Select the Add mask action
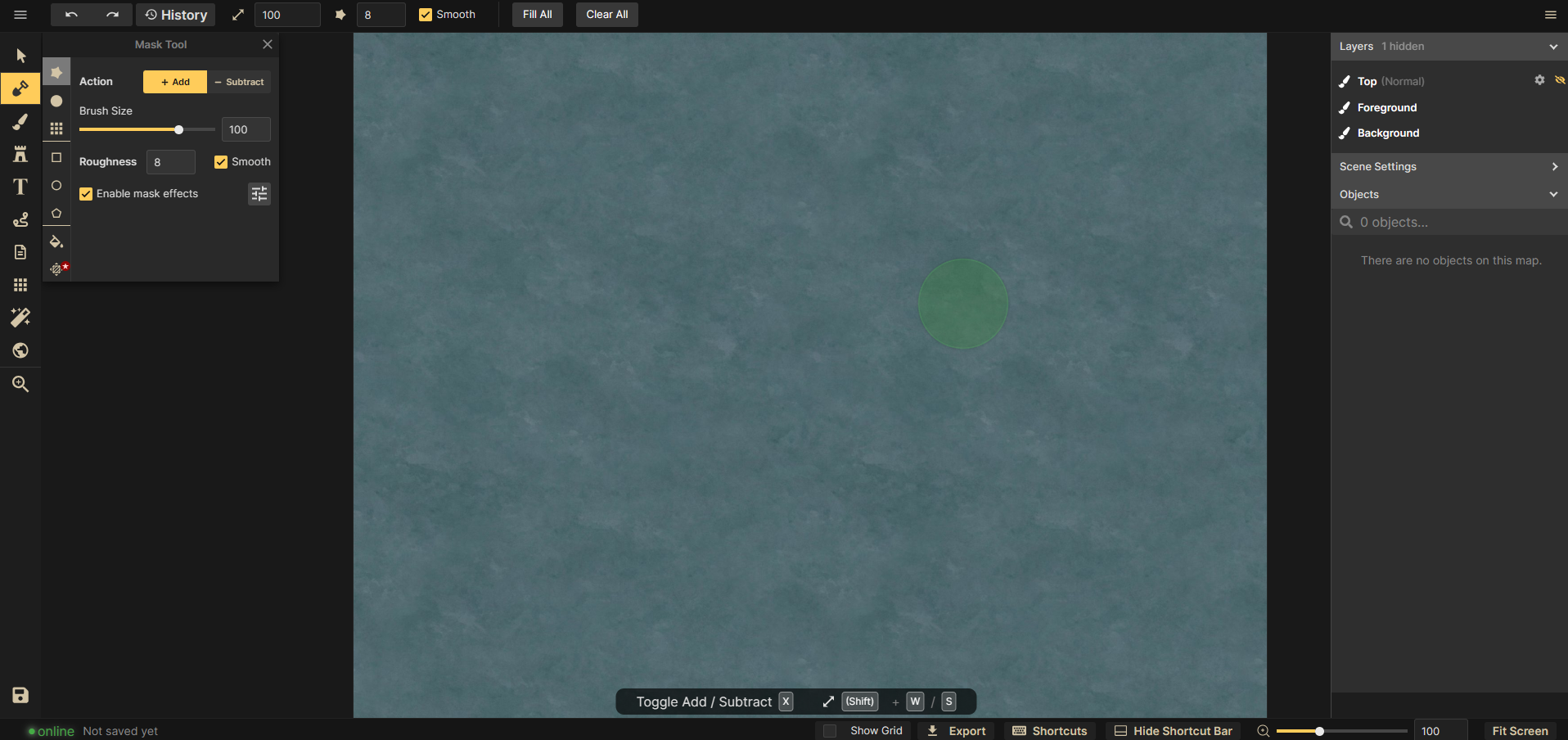 click(175, 82)
